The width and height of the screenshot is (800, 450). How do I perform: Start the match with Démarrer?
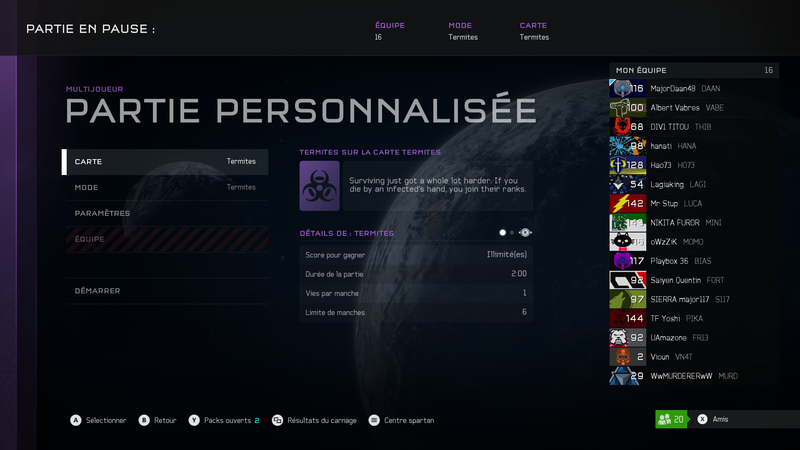point(165,291)
